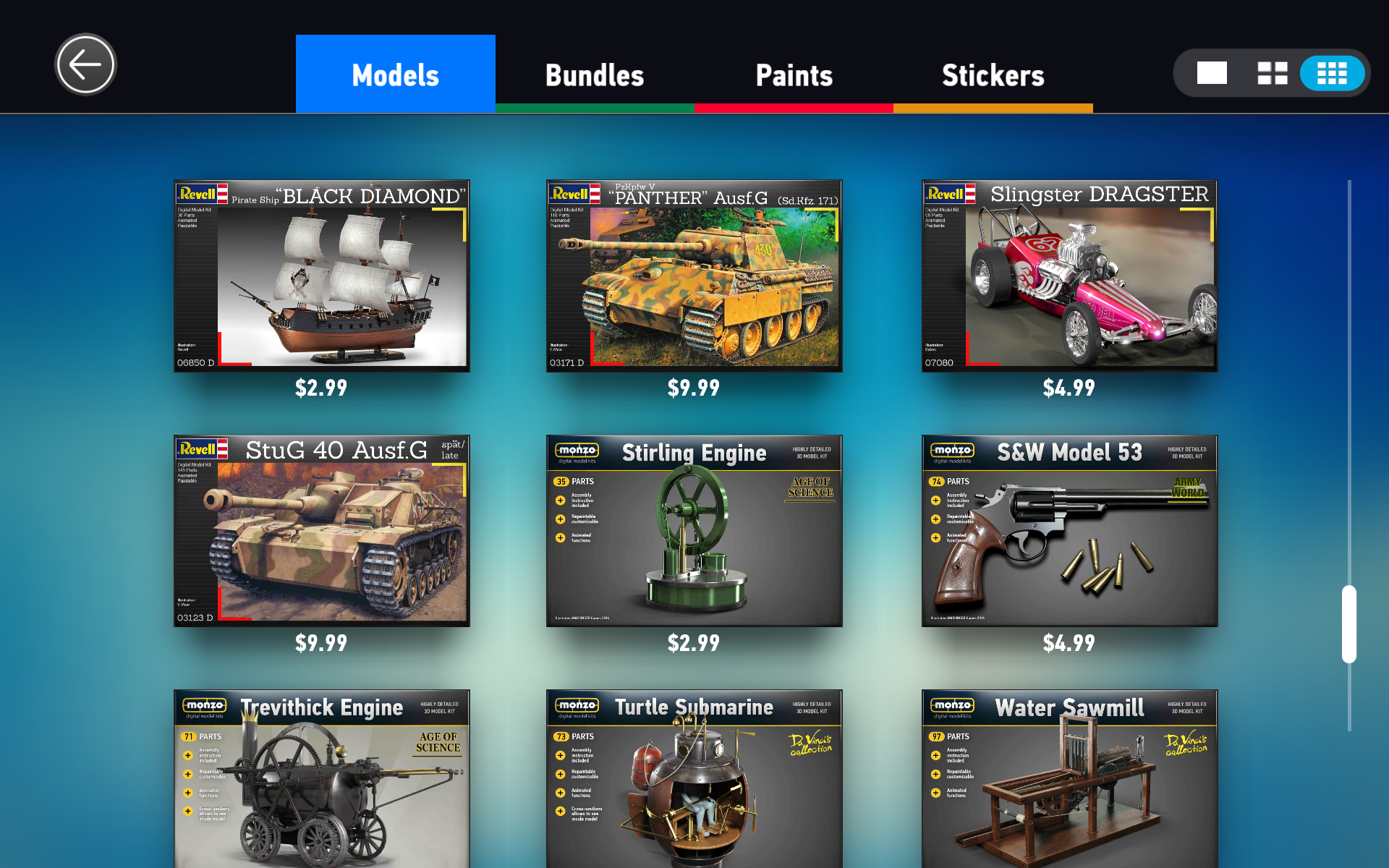Select the two-column grid layout

(1272, 72)
